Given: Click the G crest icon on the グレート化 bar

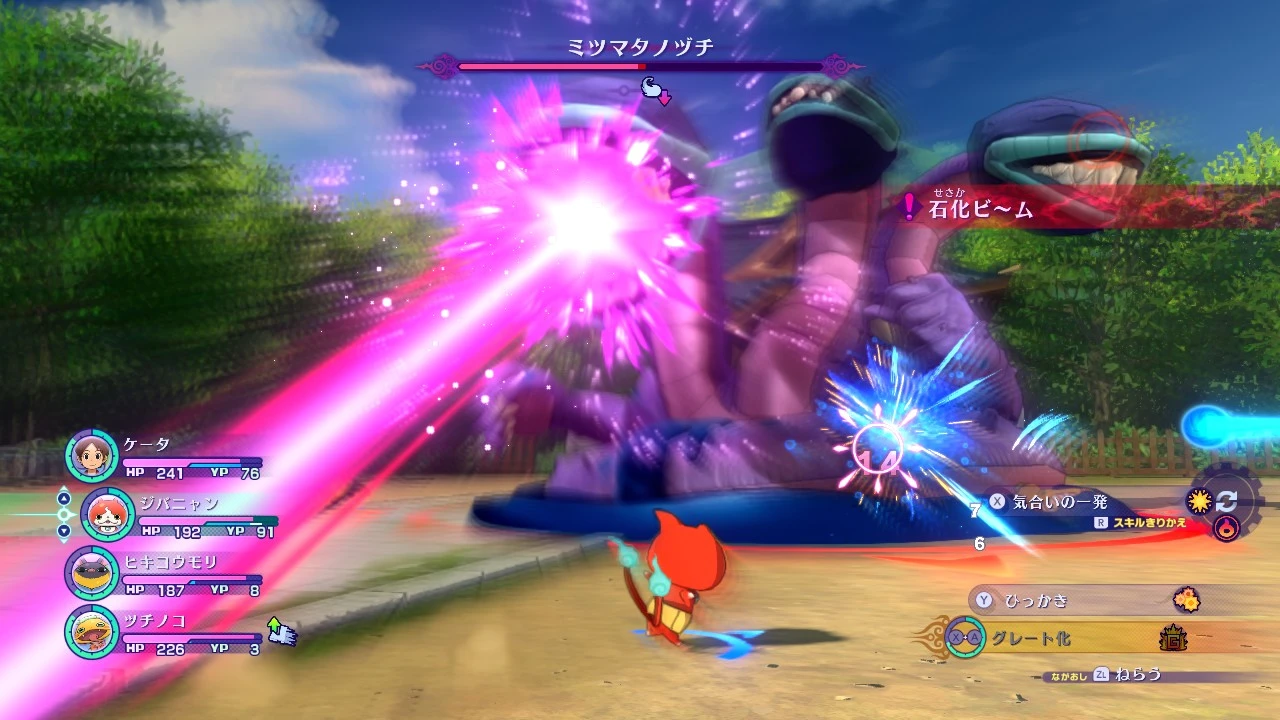Looking at the screenshot, I should 1174,639.
